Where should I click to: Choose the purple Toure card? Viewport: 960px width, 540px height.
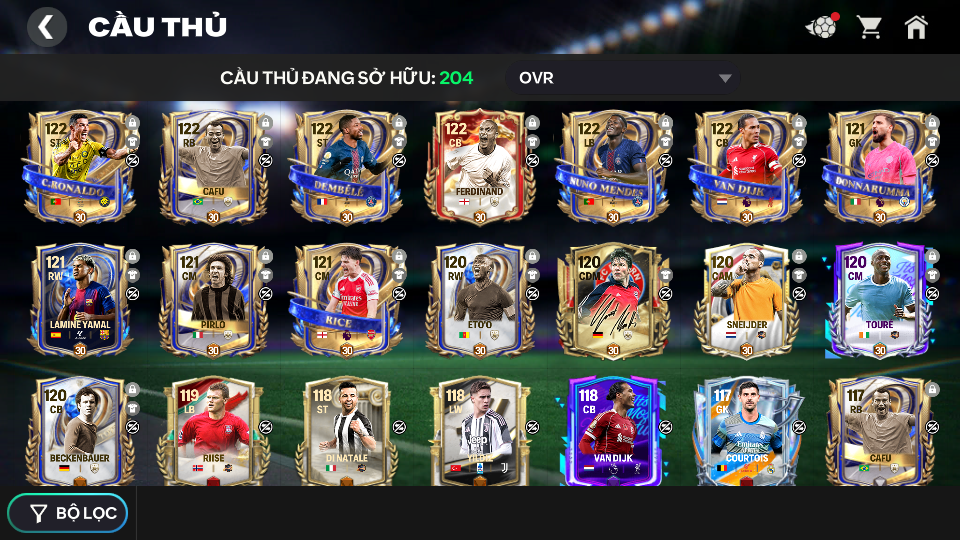879,298
